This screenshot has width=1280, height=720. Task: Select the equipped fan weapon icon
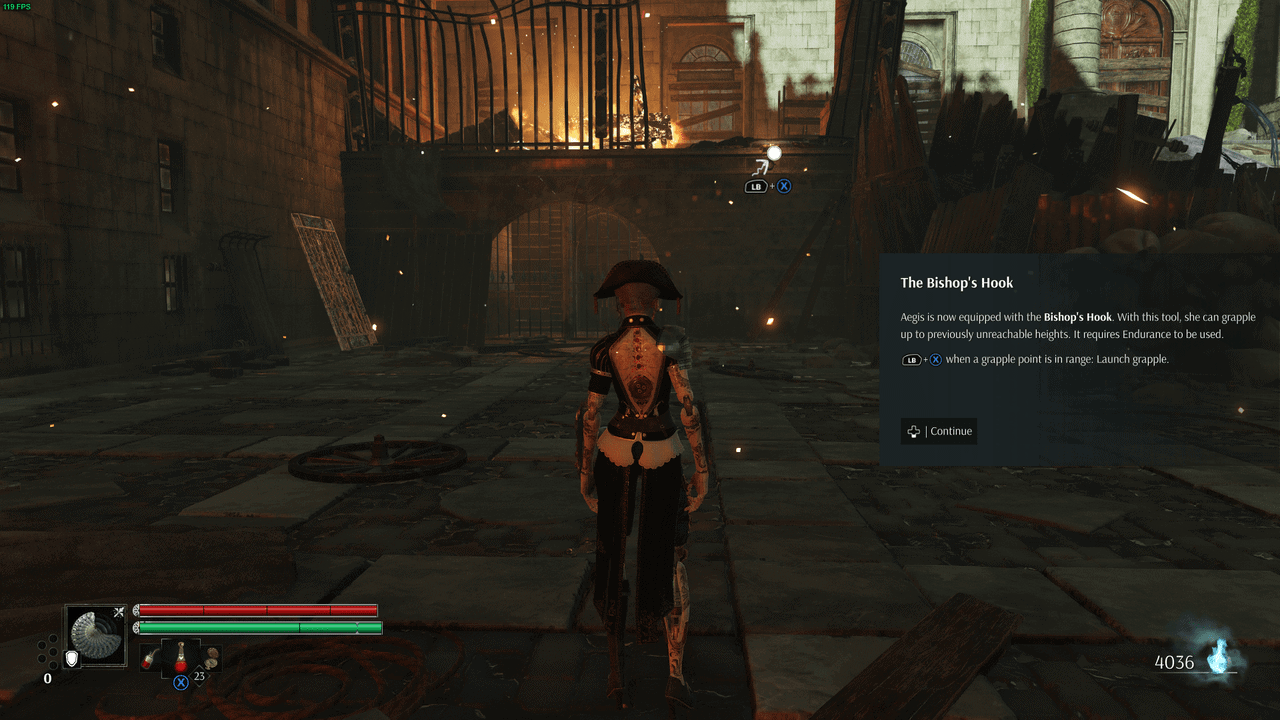[x=95, y=632]
